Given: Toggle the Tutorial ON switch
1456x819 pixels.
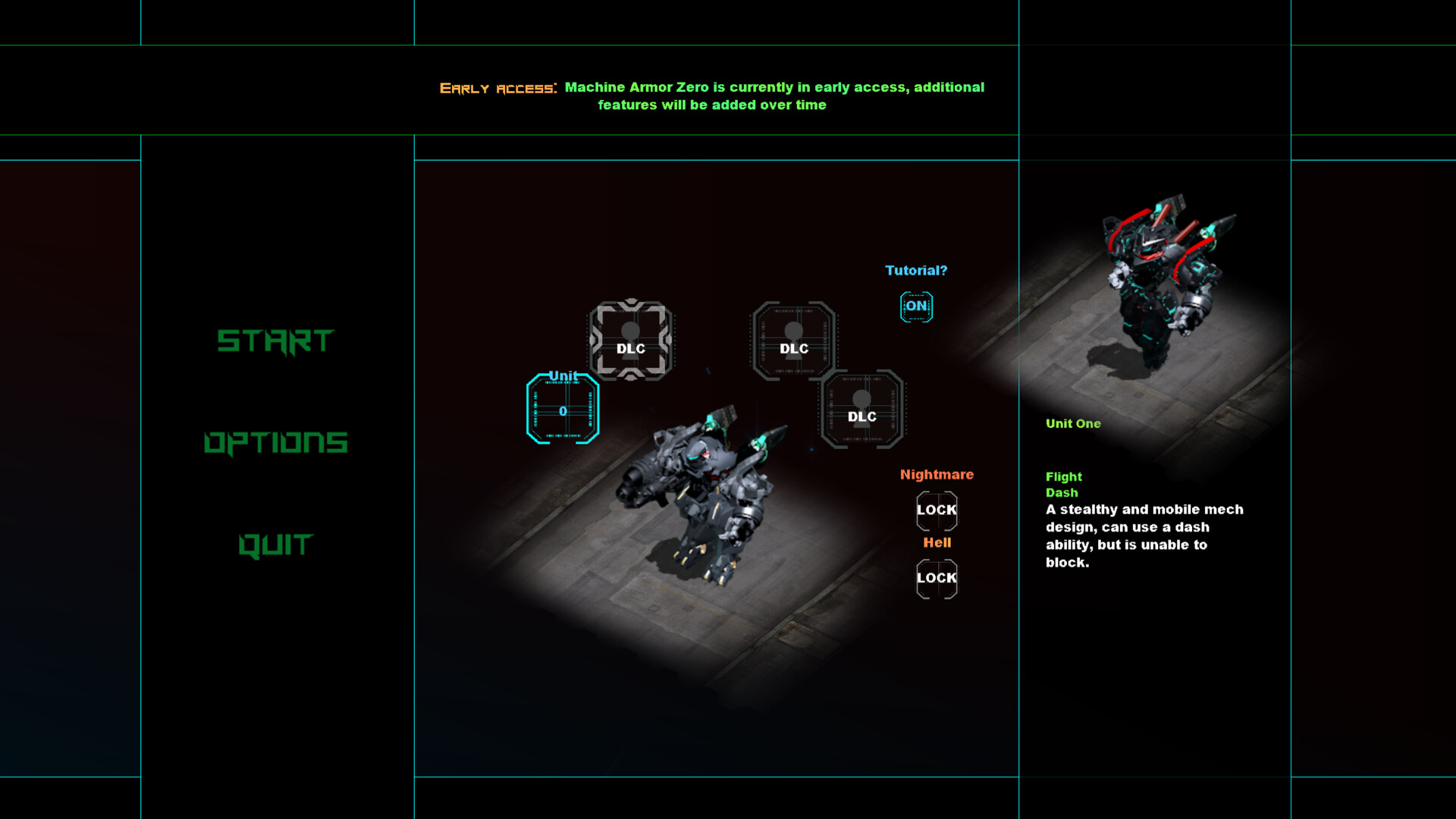Looking at the screenshot, I should click(915, 306).
